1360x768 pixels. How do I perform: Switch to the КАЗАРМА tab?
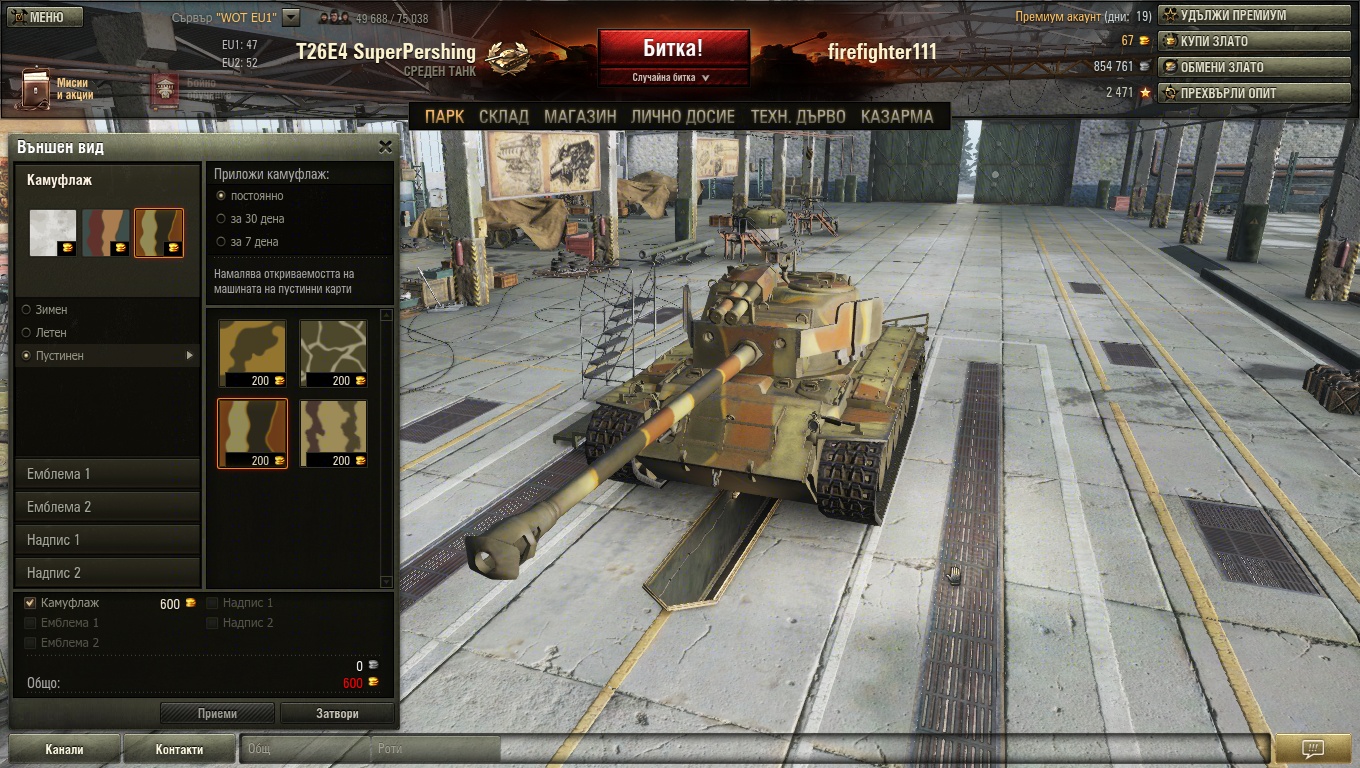click(896, 116)
